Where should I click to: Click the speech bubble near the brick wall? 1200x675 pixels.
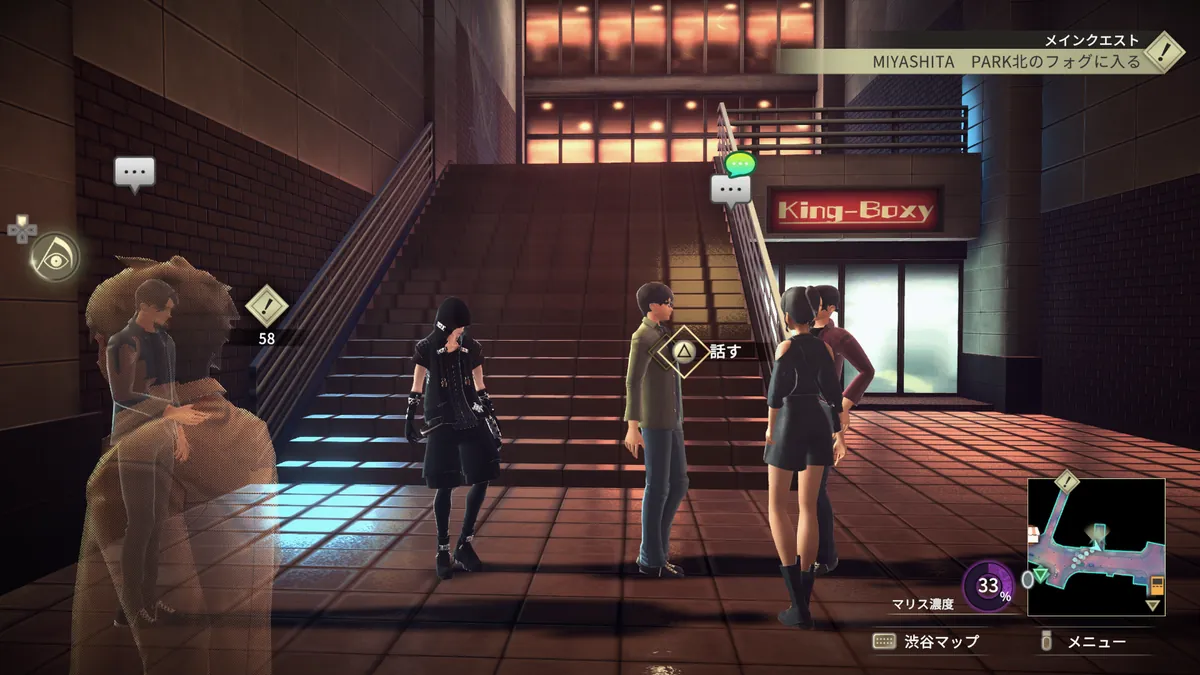click(x=134, y=173)
